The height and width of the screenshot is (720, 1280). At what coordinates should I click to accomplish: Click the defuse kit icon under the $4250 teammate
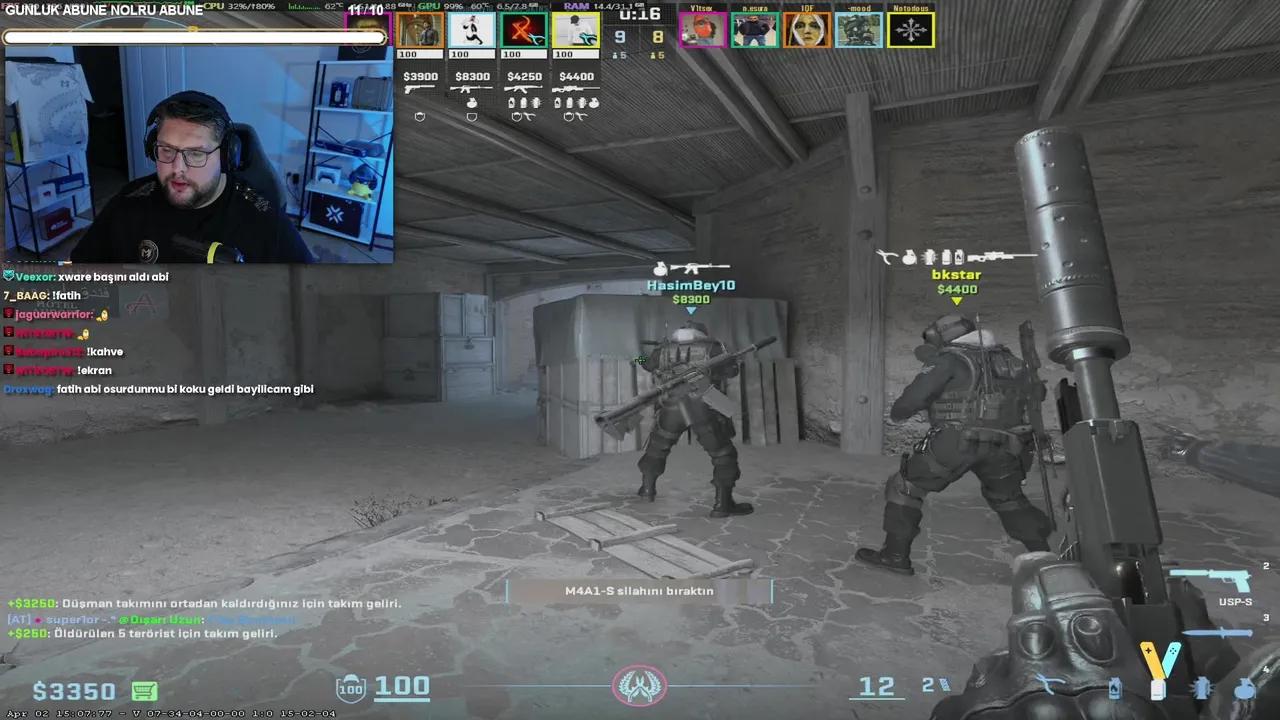tap(528, 116)
